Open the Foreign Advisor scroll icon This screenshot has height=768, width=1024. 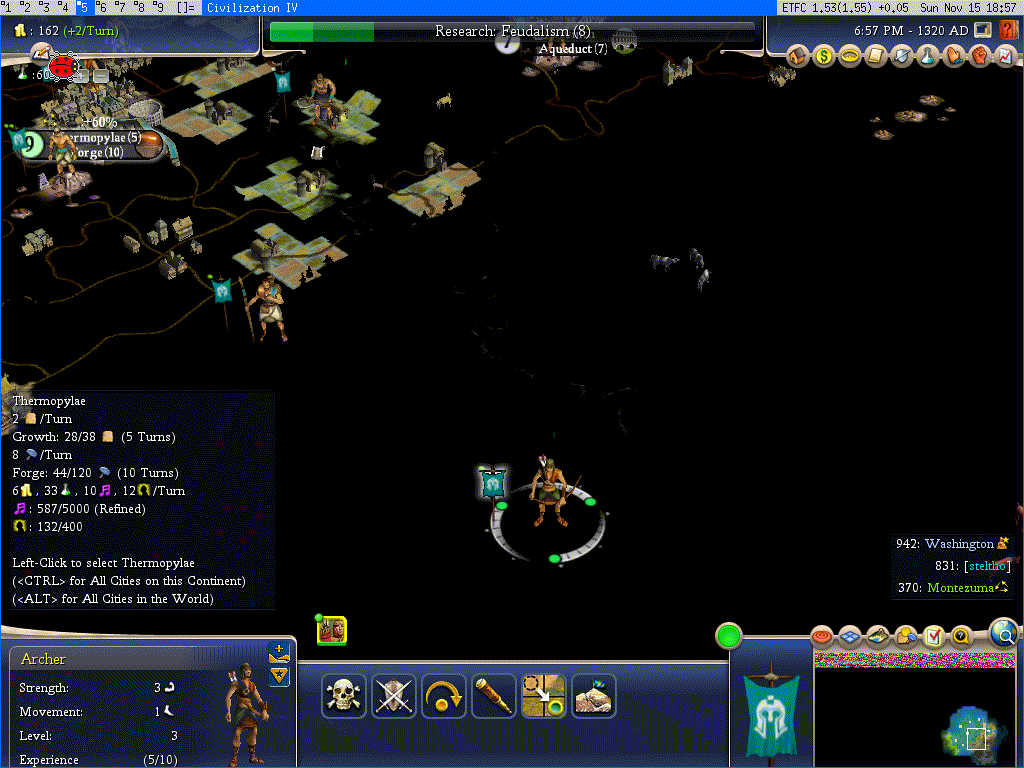point(876,56)
